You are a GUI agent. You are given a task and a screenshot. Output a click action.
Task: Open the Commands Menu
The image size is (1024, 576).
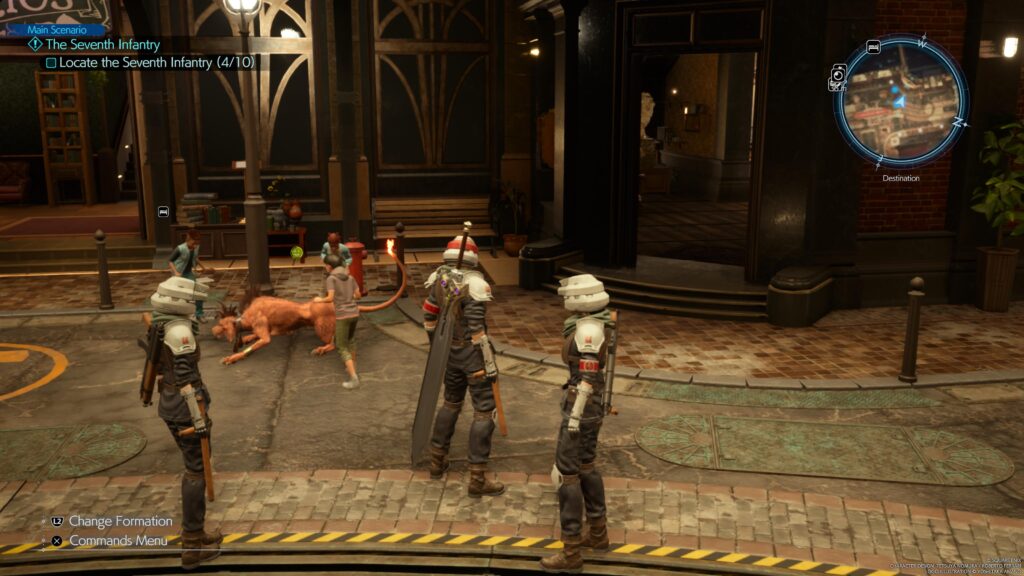[117, 541]
